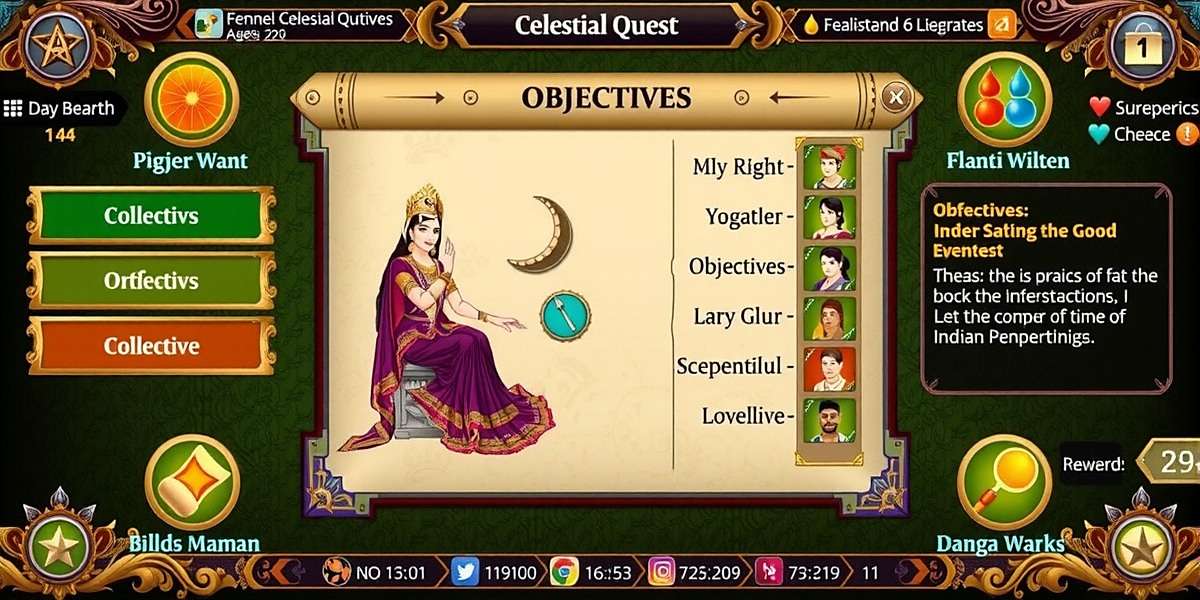Open the olive Ortfectivs button
The height and width of the screenshot is (600, 1200).
pyautogui.click(x=151, y=281)
